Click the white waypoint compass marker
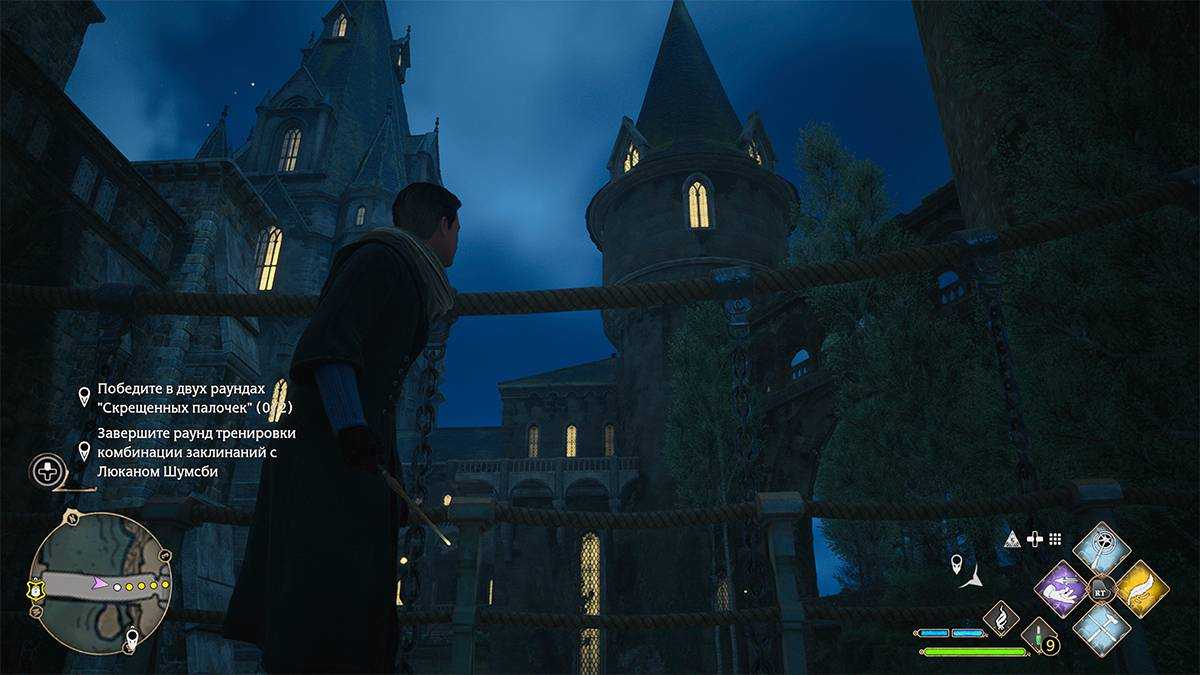Screen dimensions: 1200x675 [x=959, y=565]
